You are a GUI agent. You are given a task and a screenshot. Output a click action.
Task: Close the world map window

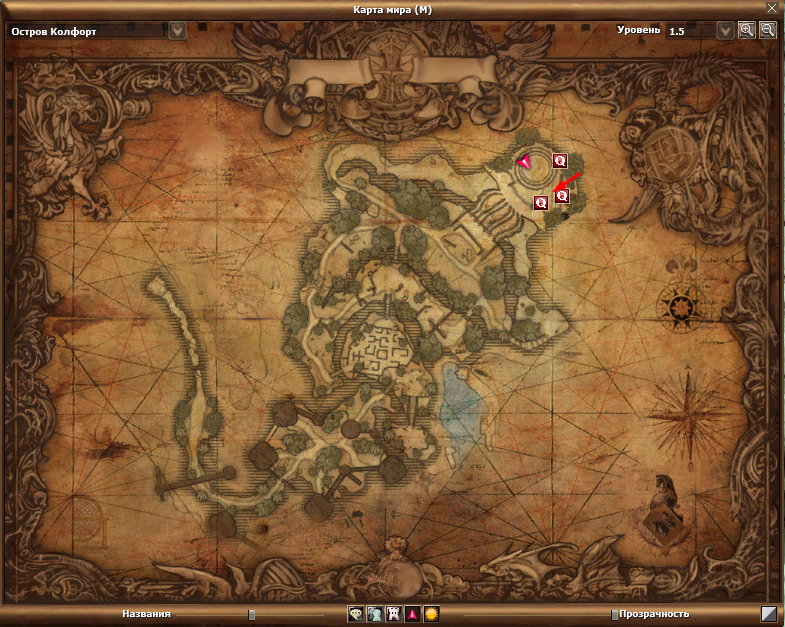[x=771, y=8]
